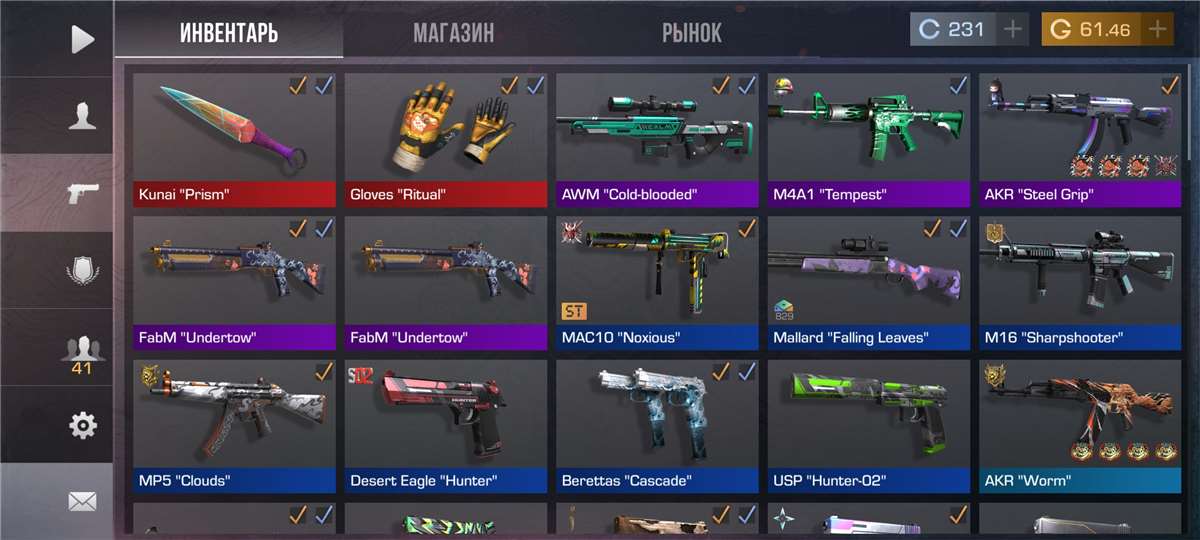
Task: Select the USP "Hunter-02" pistol skin
Action: click(869, 426)
